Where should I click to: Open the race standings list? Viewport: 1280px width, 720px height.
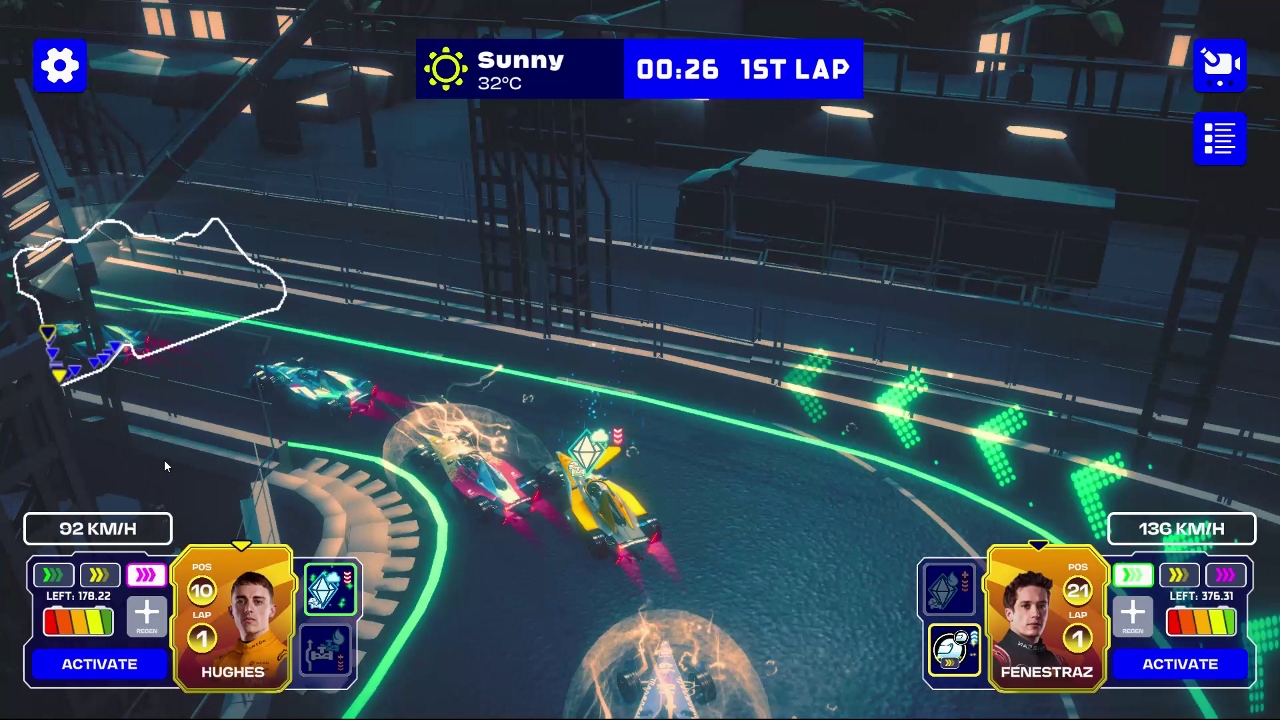click(x=1219, y=138)
